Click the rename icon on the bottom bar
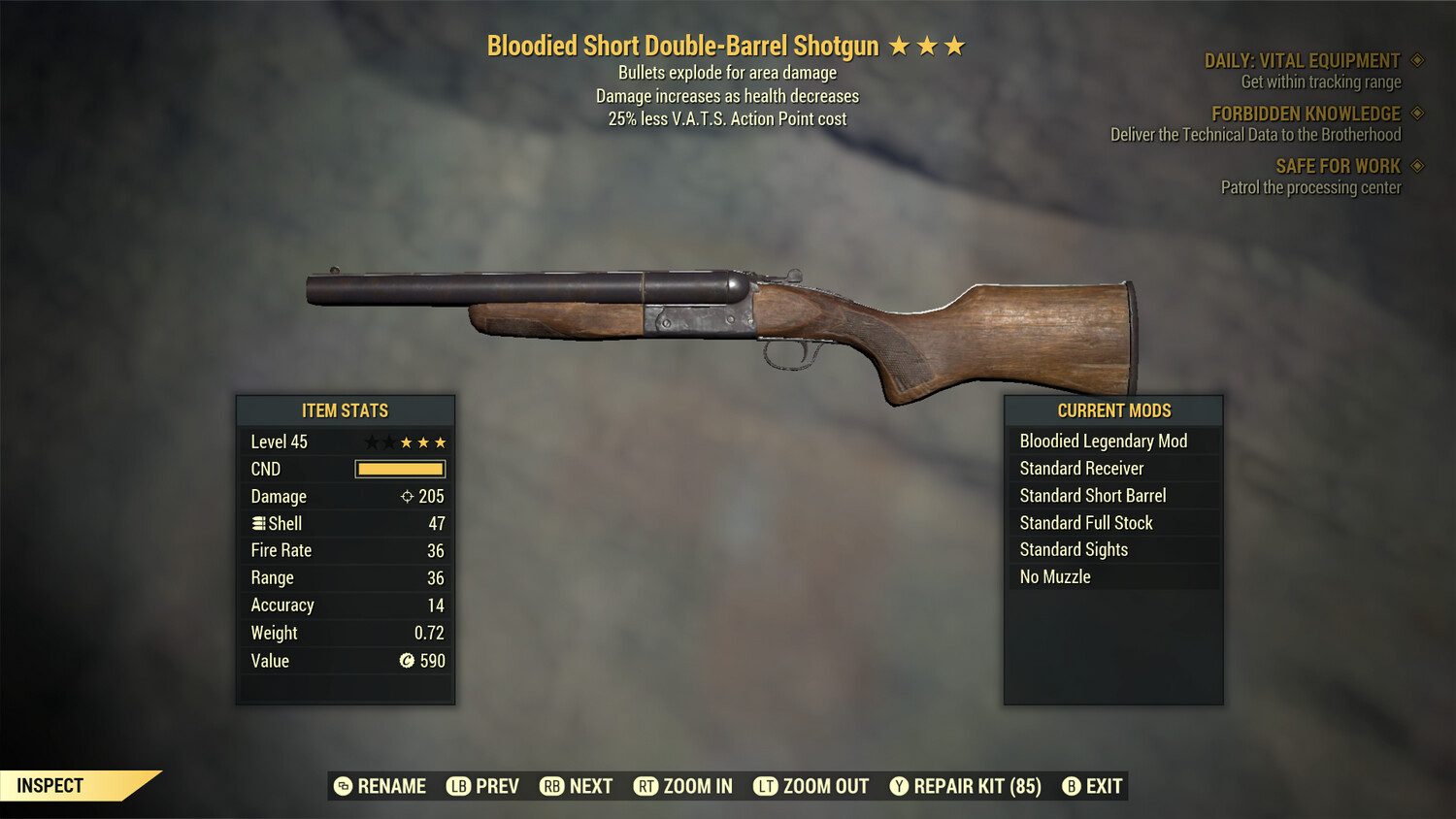This screenshot has height=819, width=1456. [x=342, y=786]
